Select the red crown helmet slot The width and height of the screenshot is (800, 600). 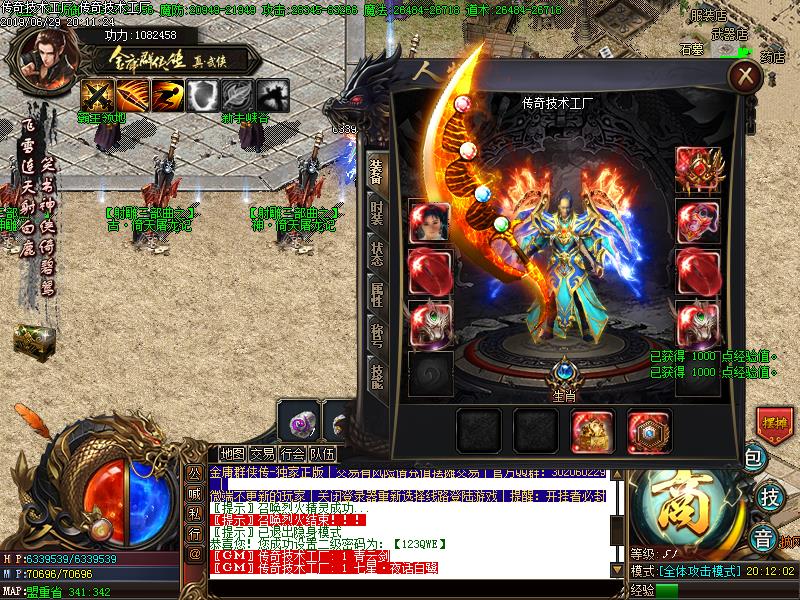pos(698,169)
